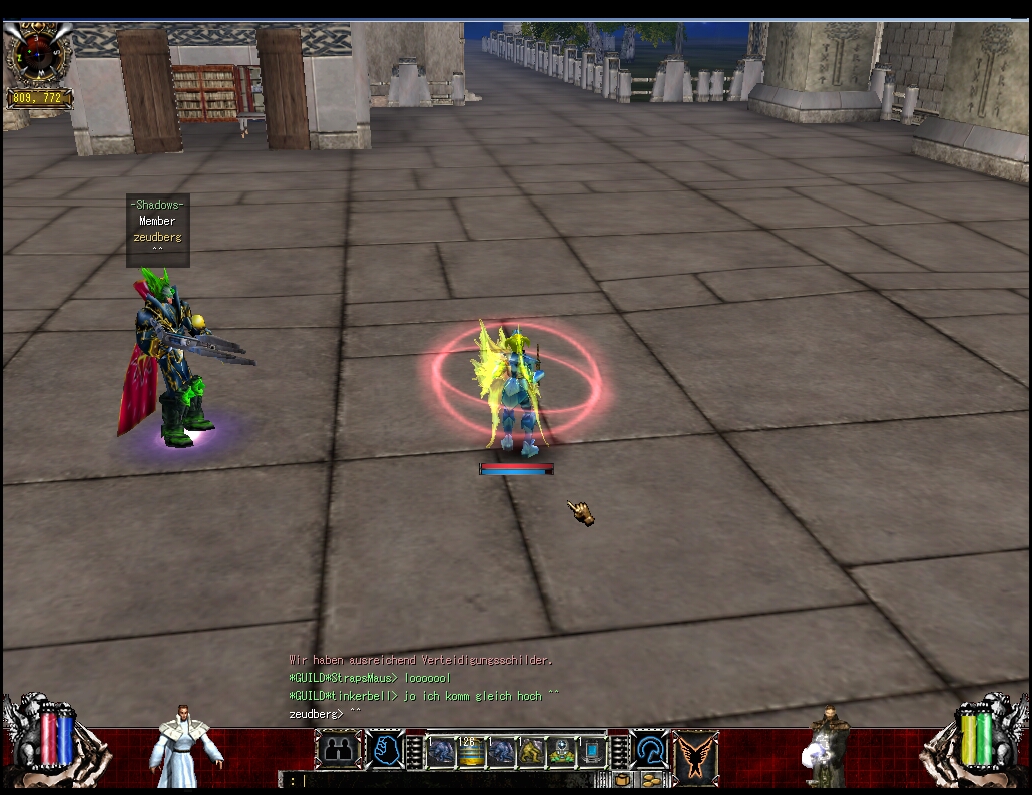1032x795 pixels.
Task: Use the green winged orb hotbar item
Action: (x=561, y=750)
